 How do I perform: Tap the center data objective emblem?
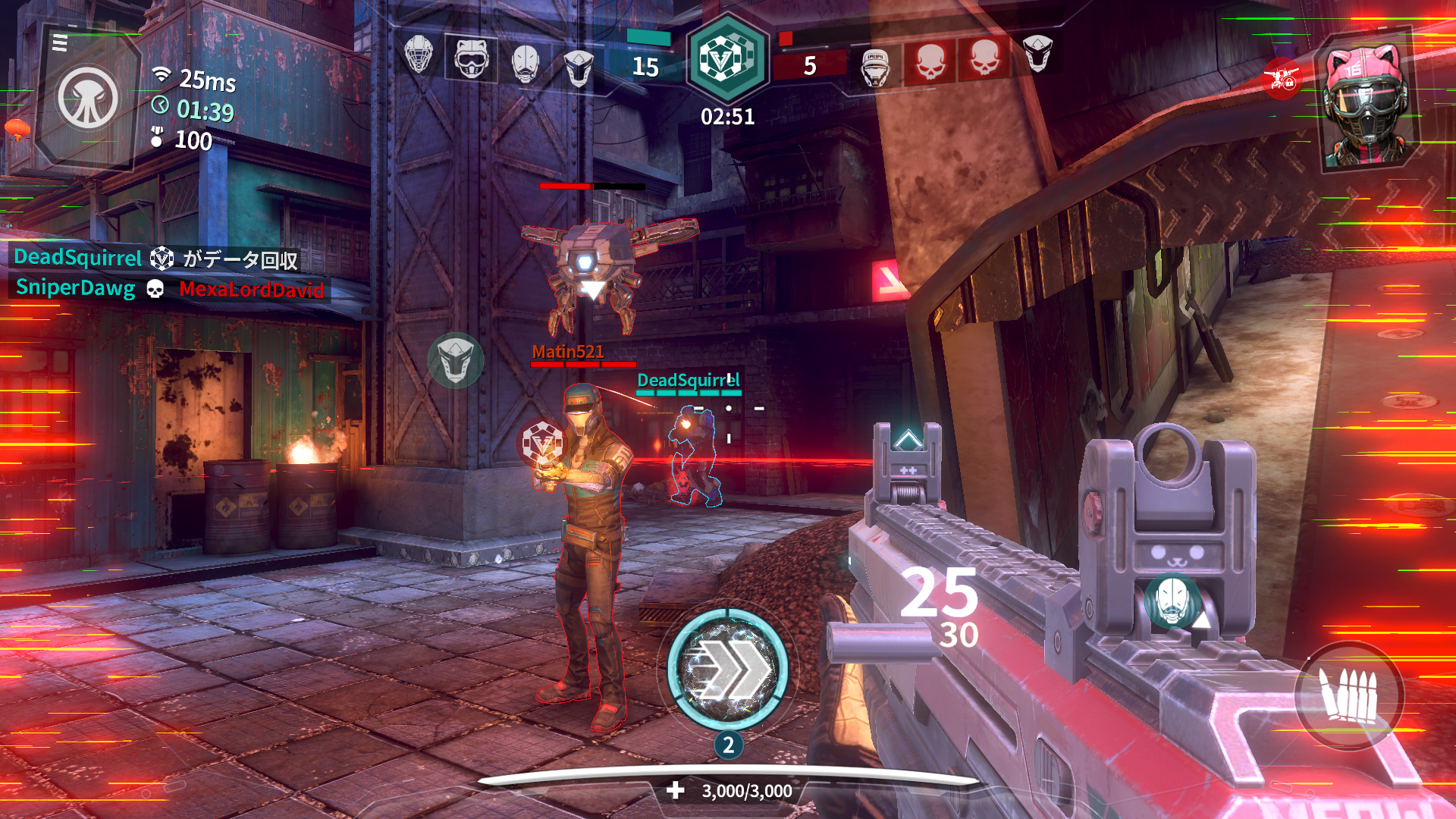pyautogui.click(x=726, y=58)
